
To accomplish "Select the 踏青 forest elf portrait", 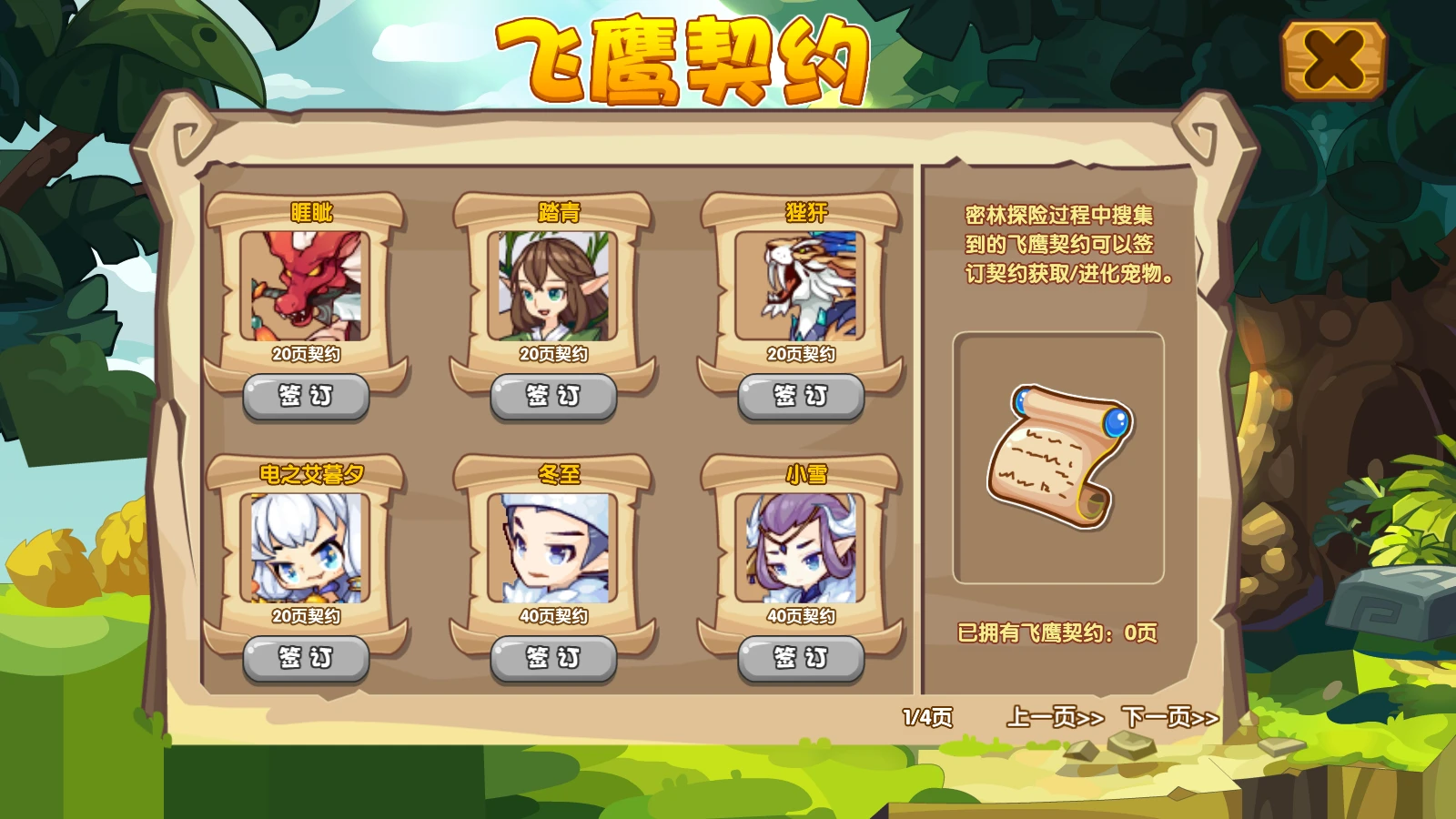I will point(552,285).
